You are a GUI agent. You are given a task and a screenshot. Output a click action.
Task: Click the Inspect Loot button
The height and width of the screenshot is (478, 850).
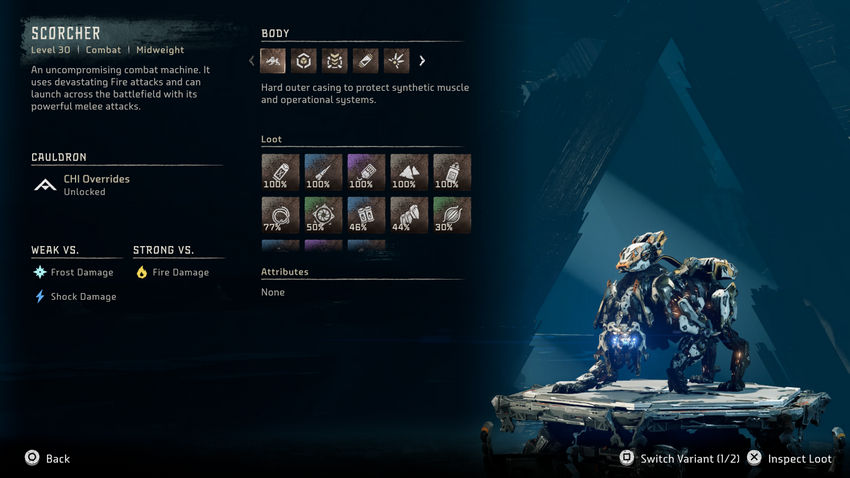click(790, 459)
